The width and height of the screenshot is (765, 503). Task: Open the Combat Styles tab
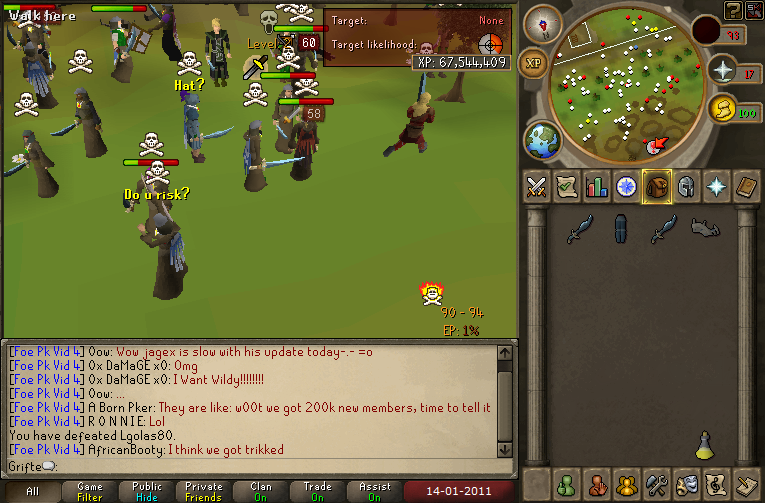coord(537,187)
